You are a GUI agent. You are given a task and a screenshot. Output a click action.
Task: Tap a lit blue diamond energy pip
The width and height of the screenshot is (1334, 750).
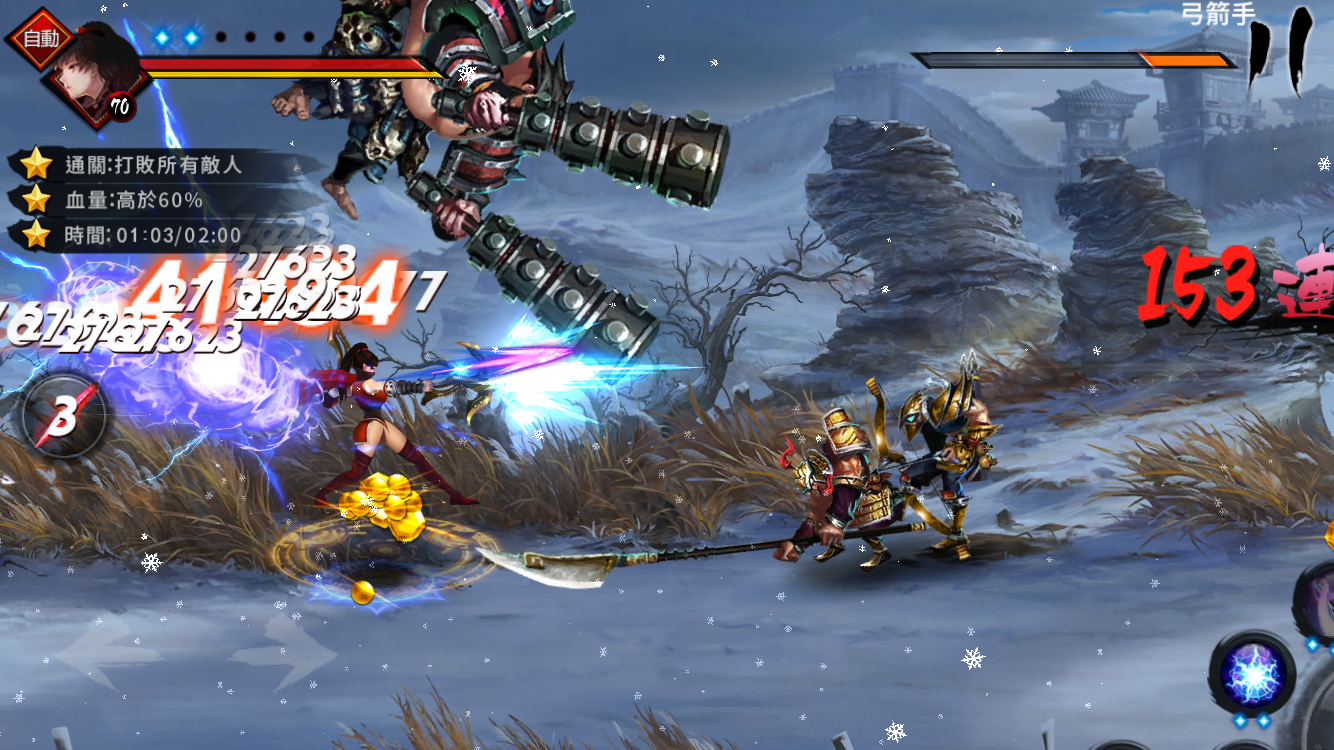click(160, 37)
